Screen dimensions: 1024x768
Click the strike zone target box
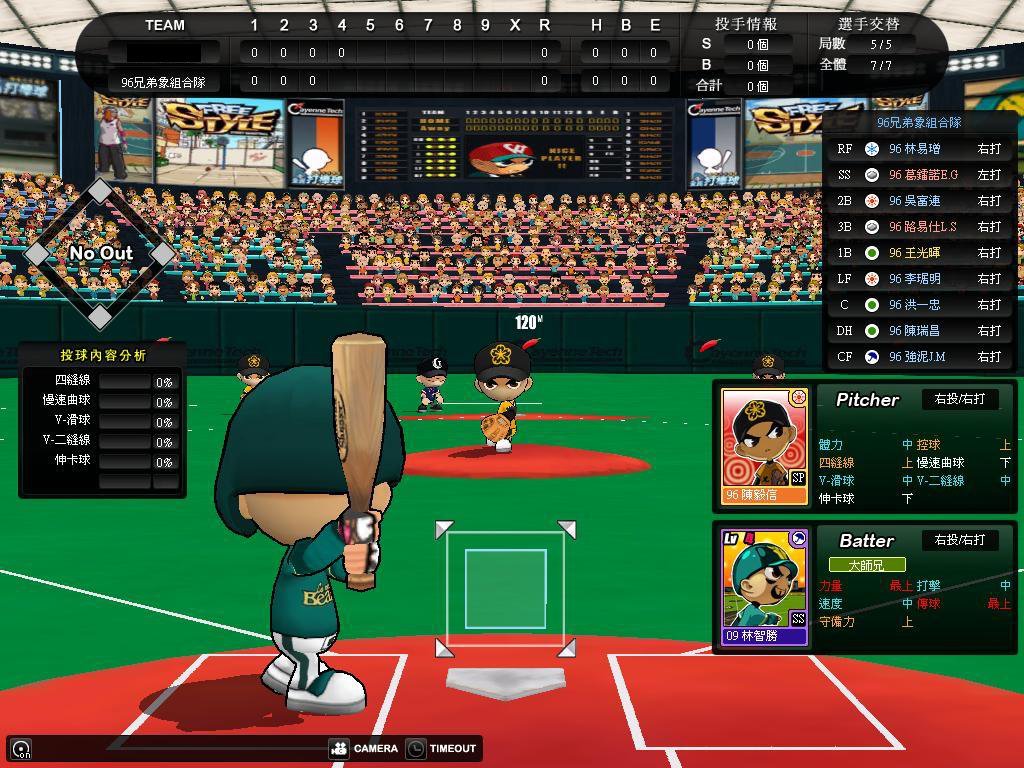505,589
